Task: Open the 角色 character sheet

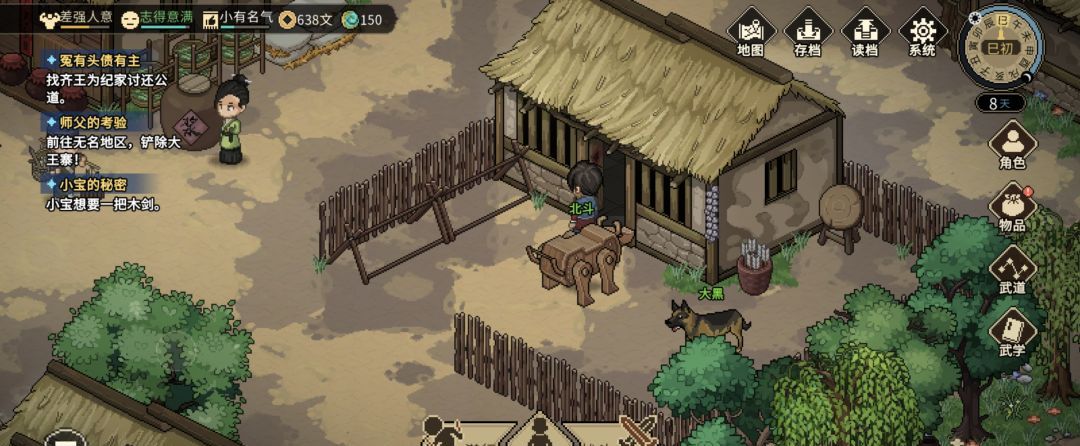Action: click(1012, 145)
